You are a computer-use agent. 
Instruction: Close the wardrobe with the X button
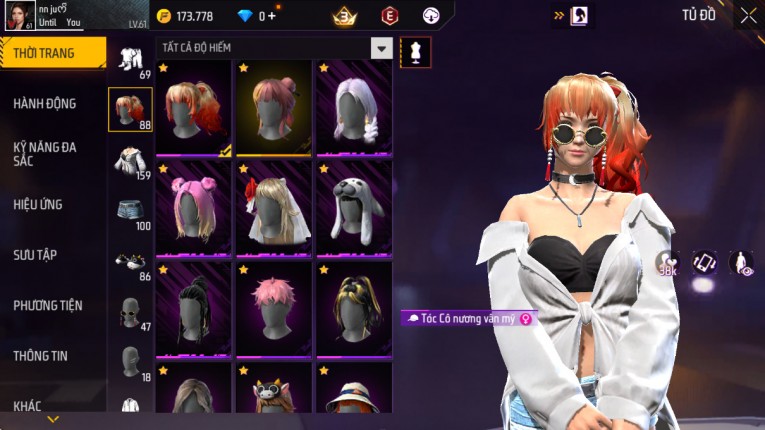748,15
